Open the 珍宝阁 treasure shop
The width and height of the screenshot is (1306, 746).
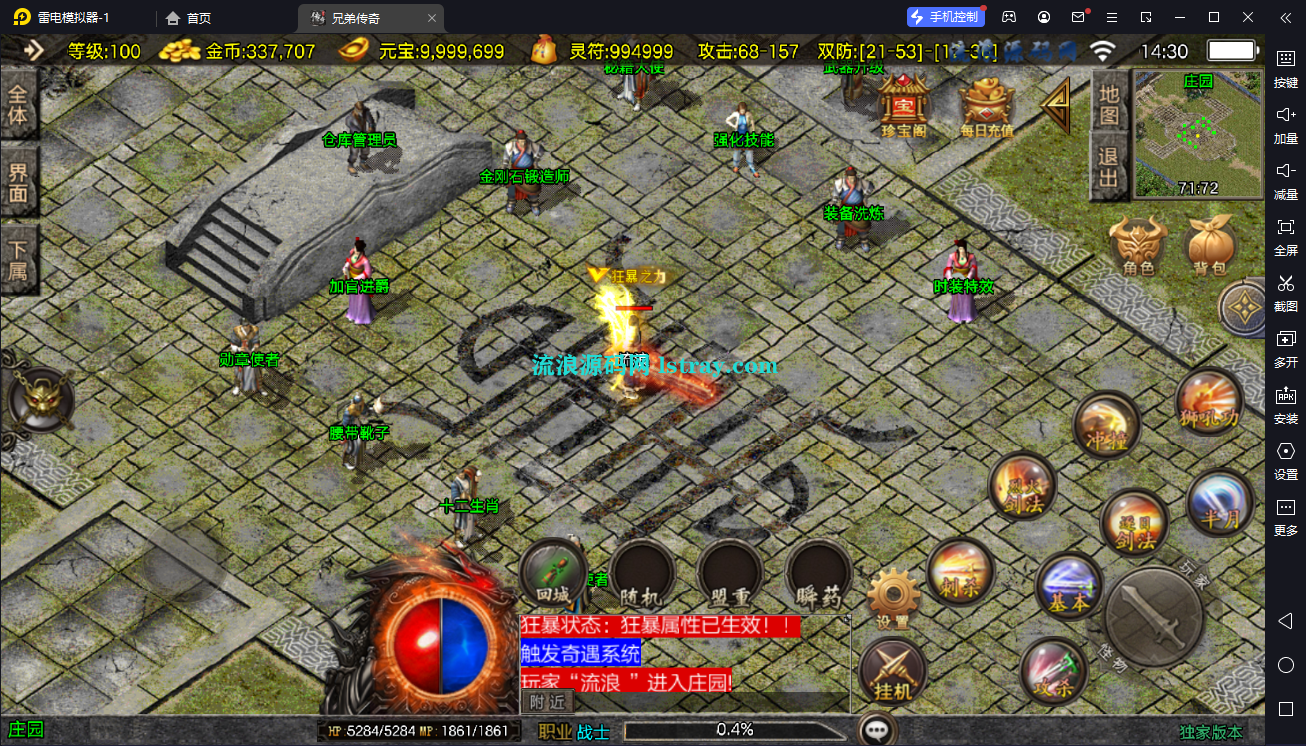point(903,103)
